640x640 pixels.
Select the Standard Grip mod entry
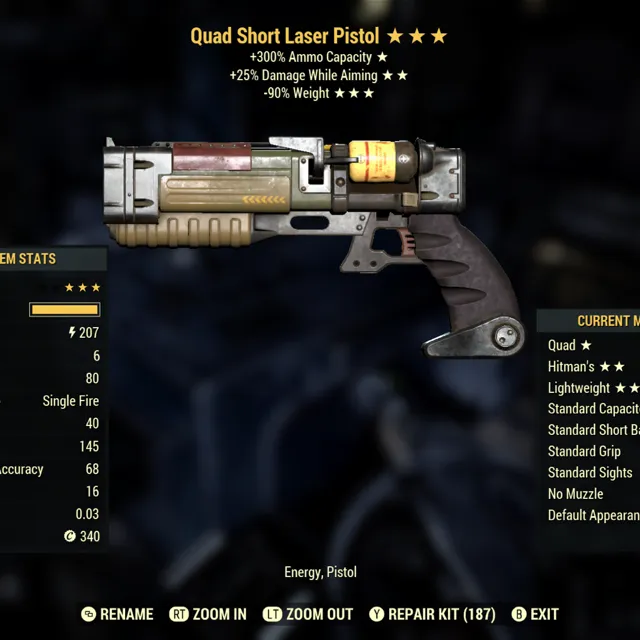coord(584,451)
